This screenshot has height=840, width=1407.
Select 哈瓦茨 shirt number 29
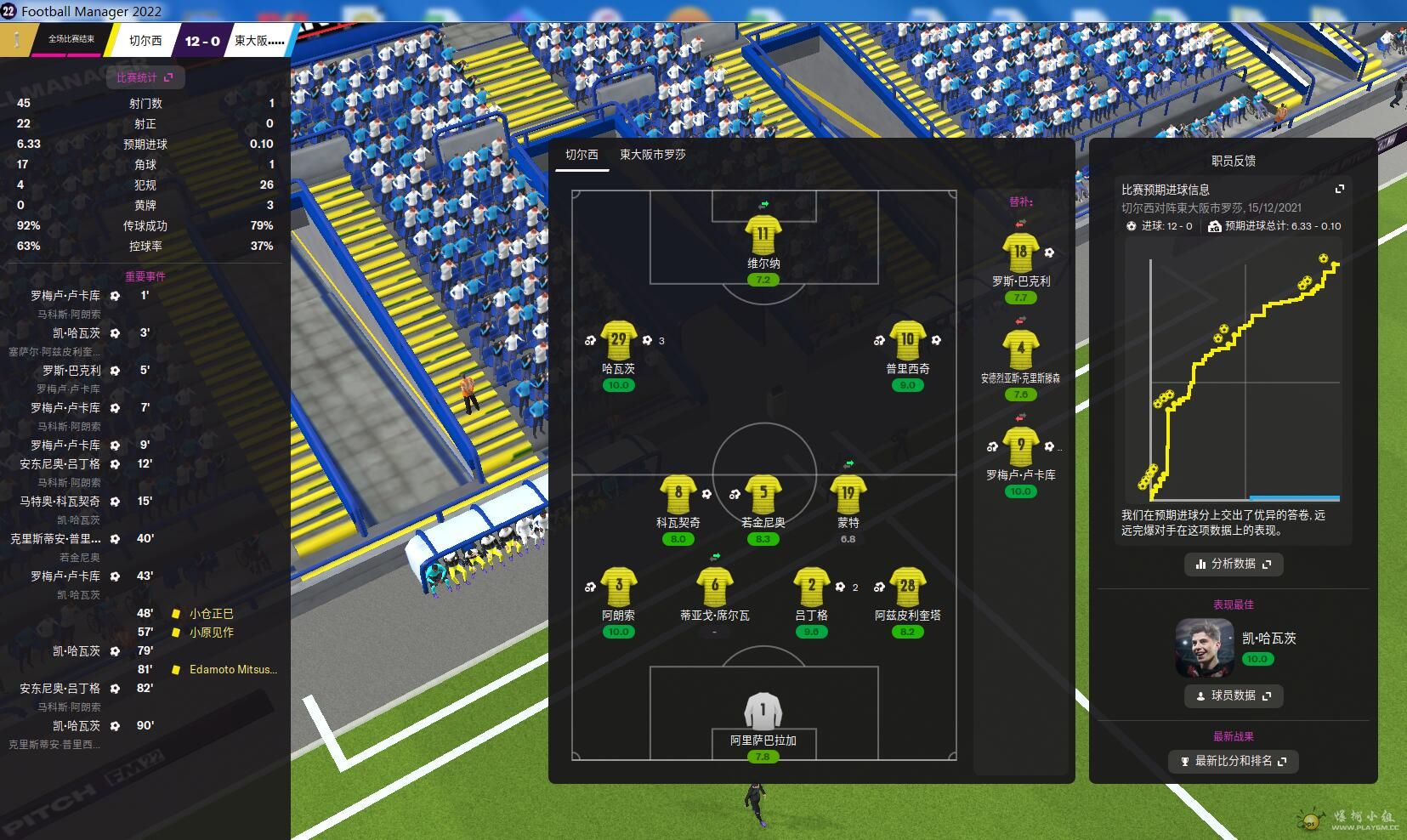[618, 341]
